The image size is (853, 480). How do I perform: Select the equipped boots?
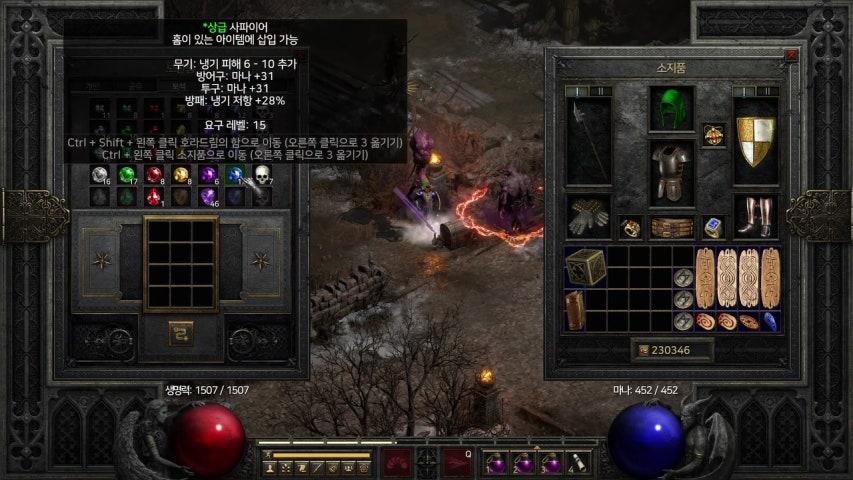click(755, 215)
